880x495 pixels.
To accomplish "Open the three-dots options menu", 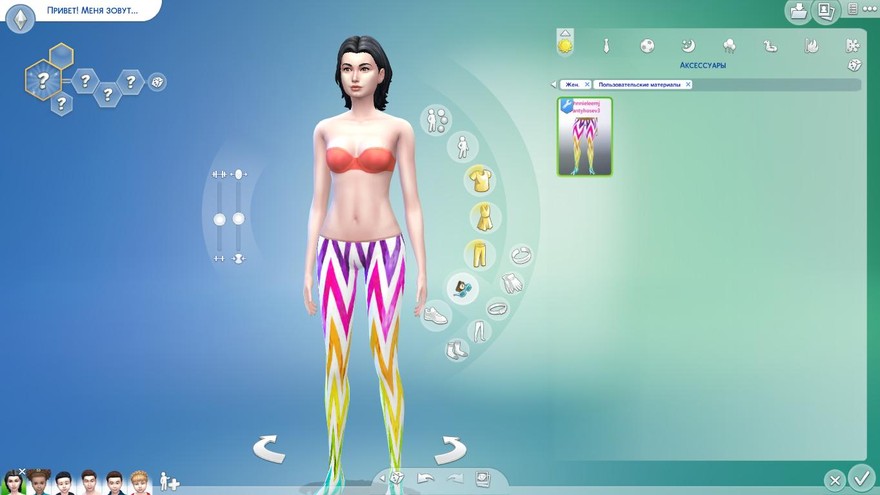I will [853, 9].
